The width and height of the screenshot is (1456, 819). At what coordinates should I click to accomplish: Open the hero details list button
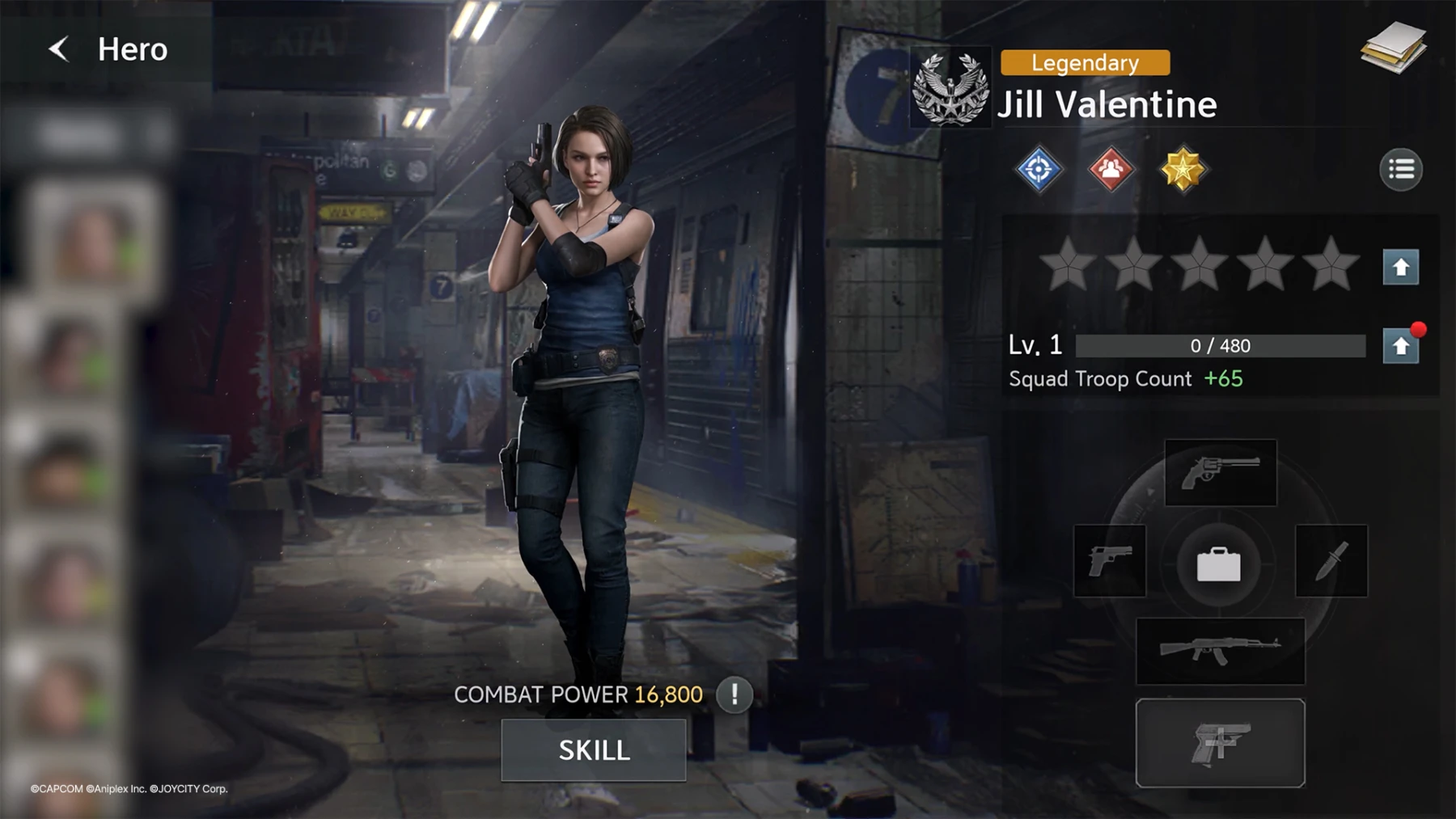click(1400, 170)
